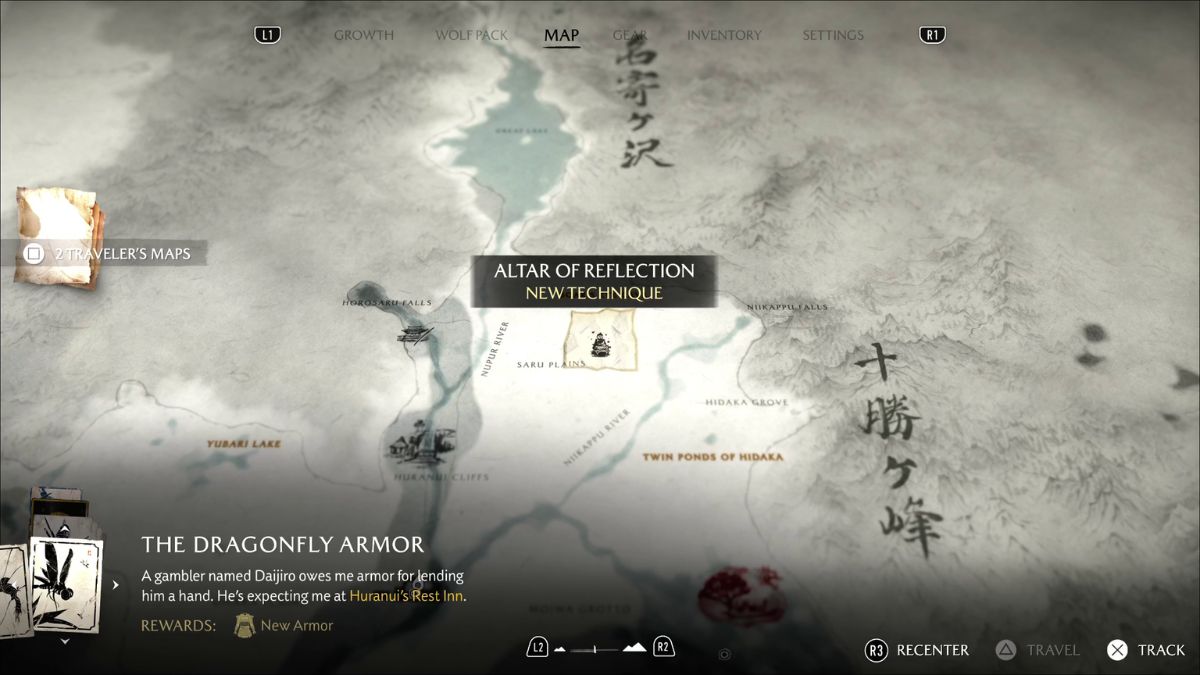Select the Map tab

pos(561,36)
